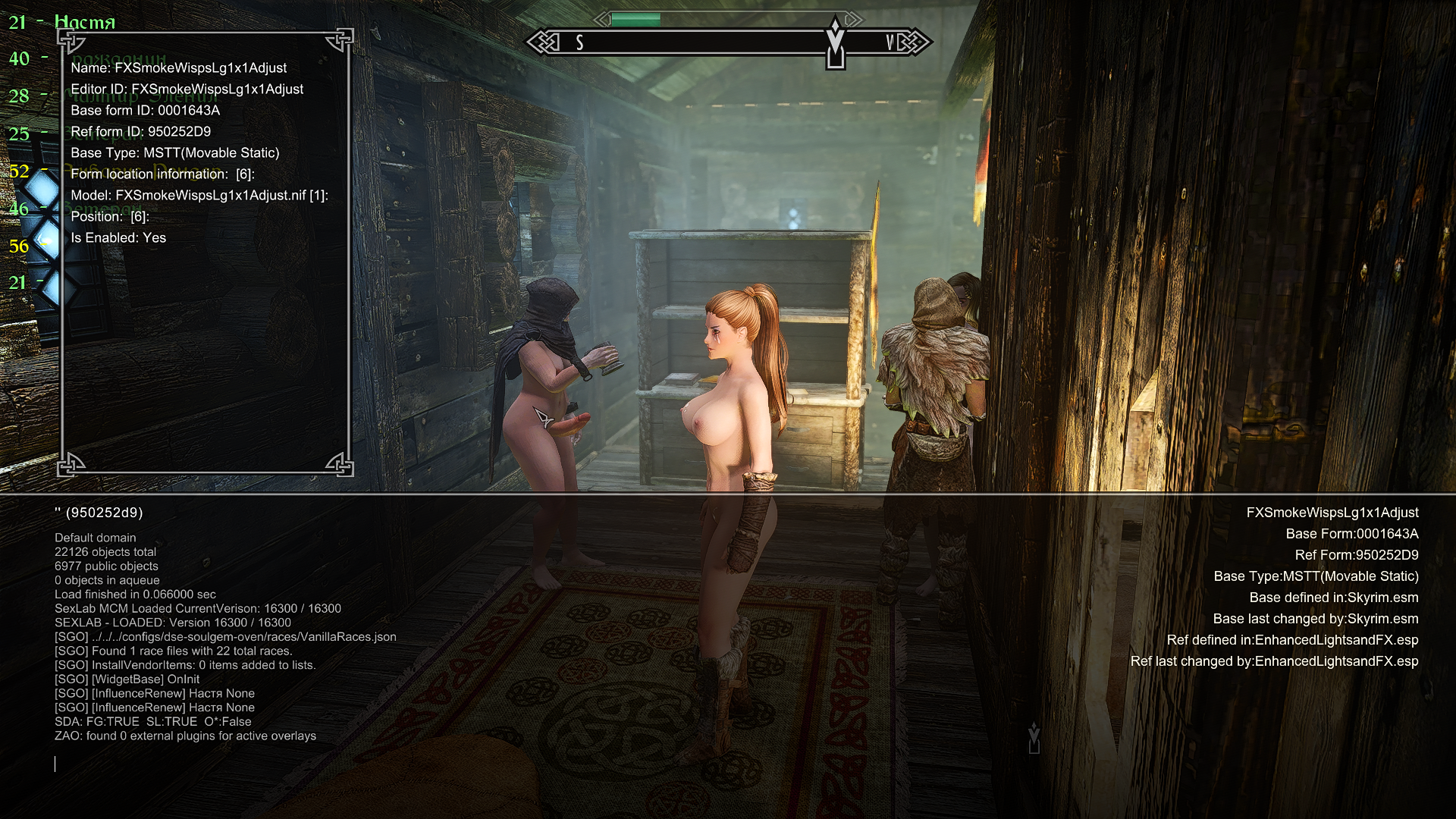
Task: Select the Editor ID row
Action: (187, 89)
